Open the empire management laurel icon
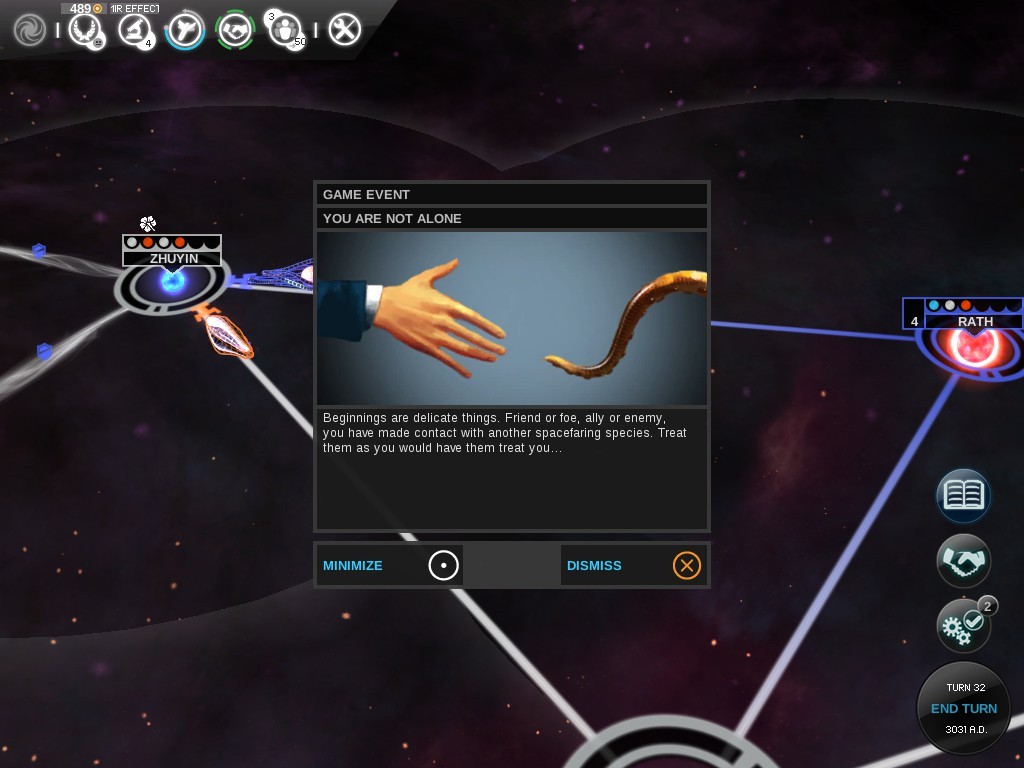This screenshot has height=768, width=1024. [86, 30]
